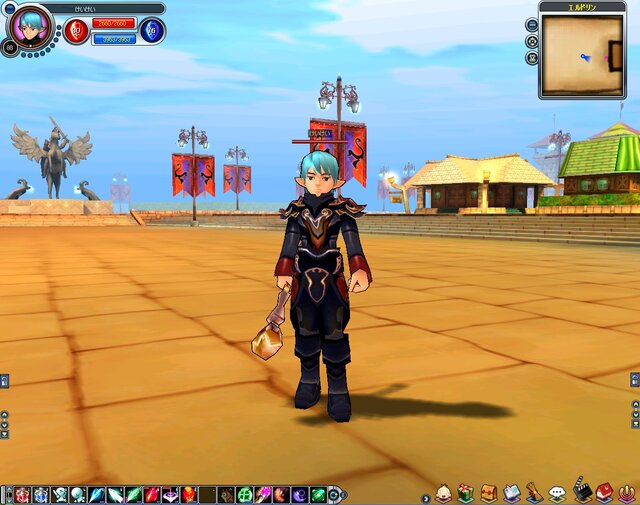Open the green gift box menu
The image size is (640, 505).
pos(465,493)
